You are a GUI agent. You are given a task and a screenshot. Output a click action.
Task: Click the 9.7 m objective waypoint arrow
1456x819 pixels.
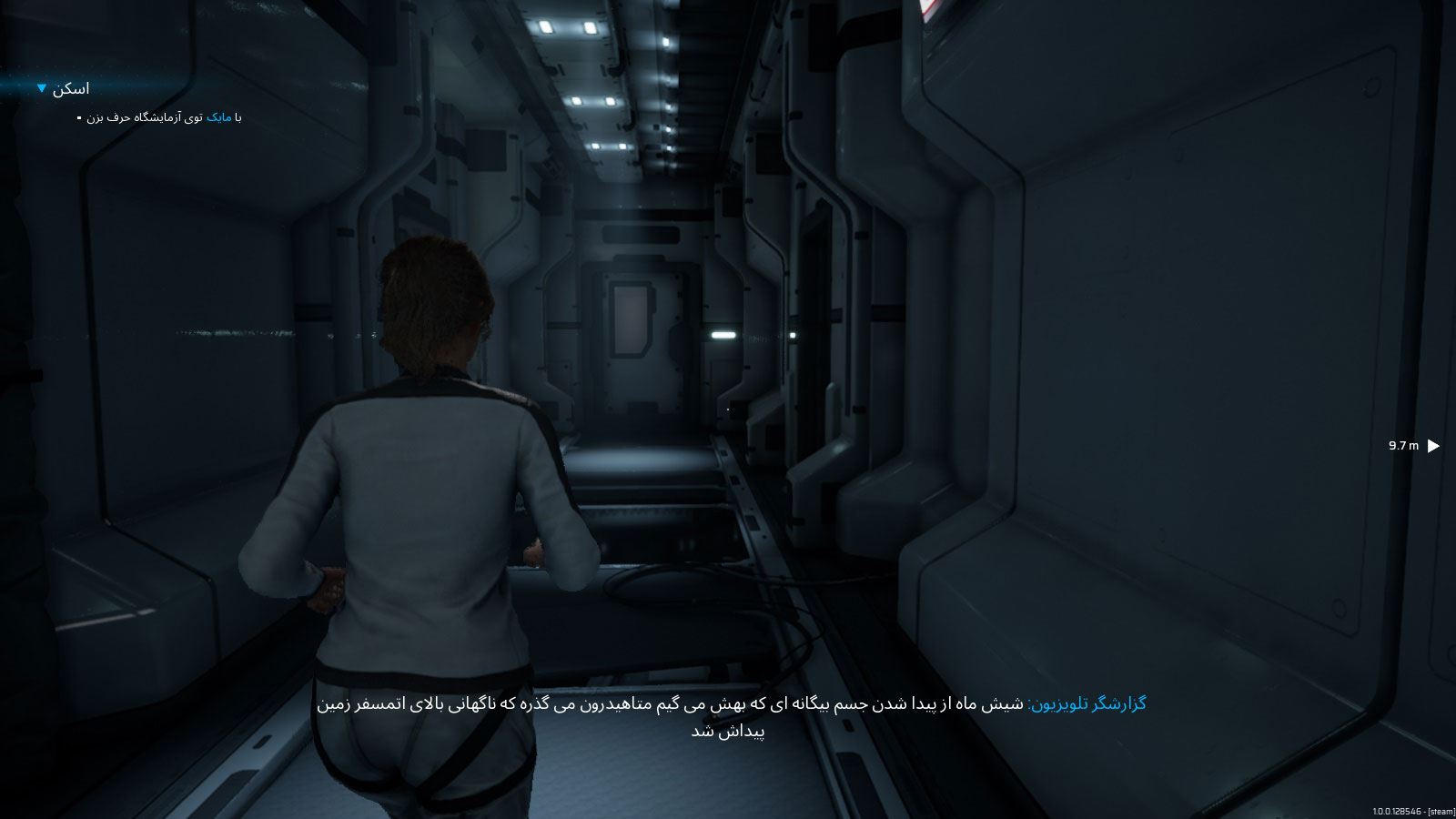1433,446
